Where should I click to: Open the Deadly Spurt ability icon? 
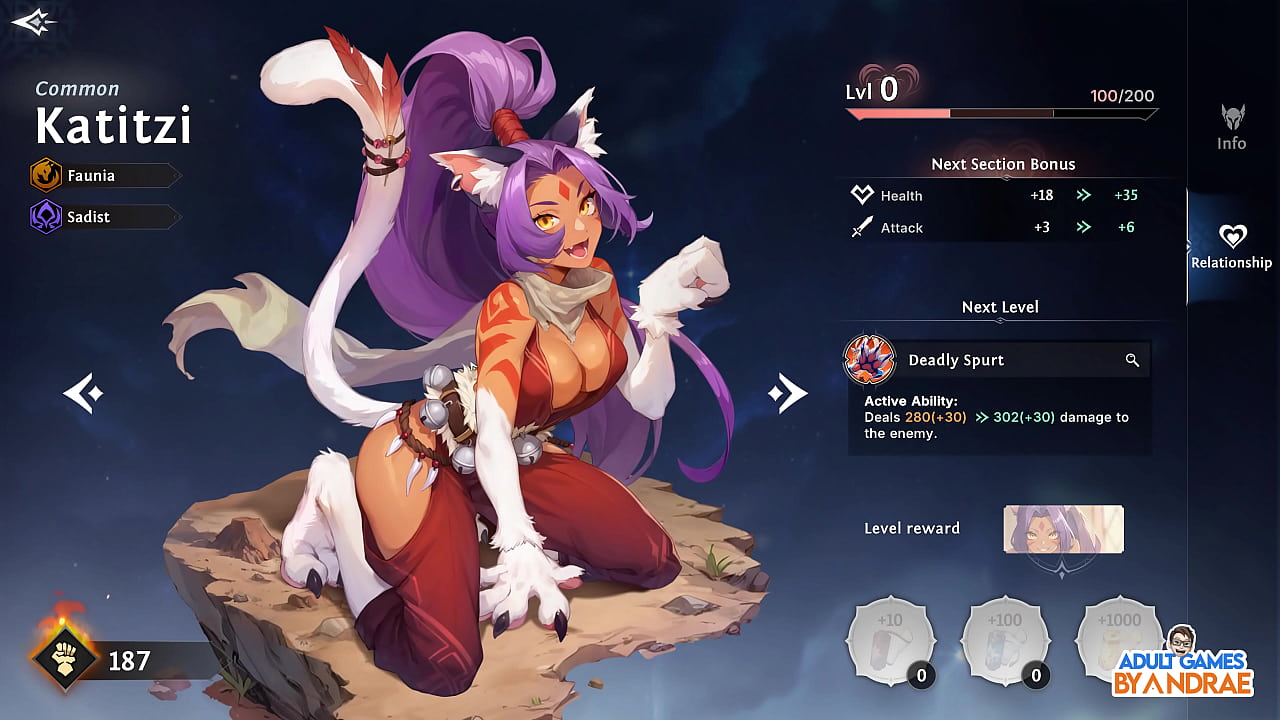point(869,360)
